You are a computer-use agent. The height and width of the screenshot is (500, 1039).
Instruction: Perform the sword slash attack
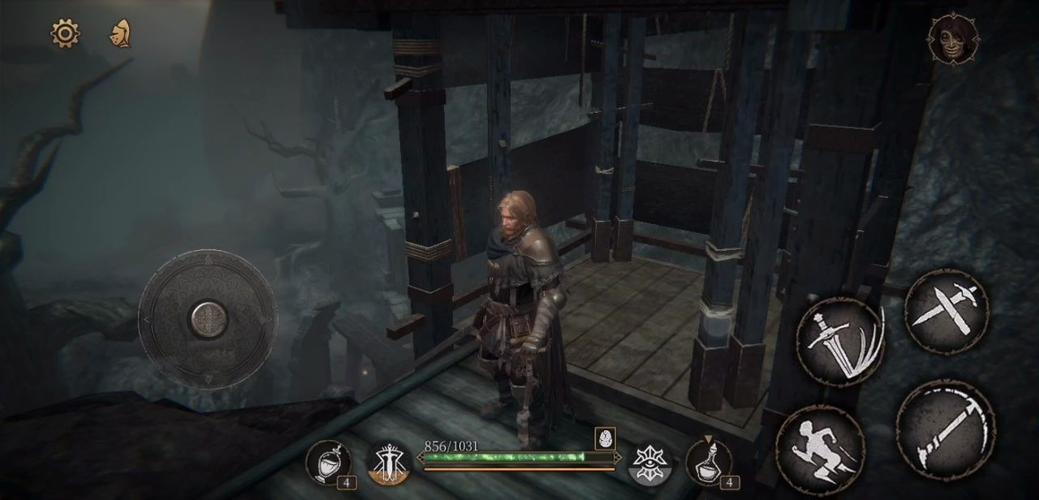[x=841, y=341]
